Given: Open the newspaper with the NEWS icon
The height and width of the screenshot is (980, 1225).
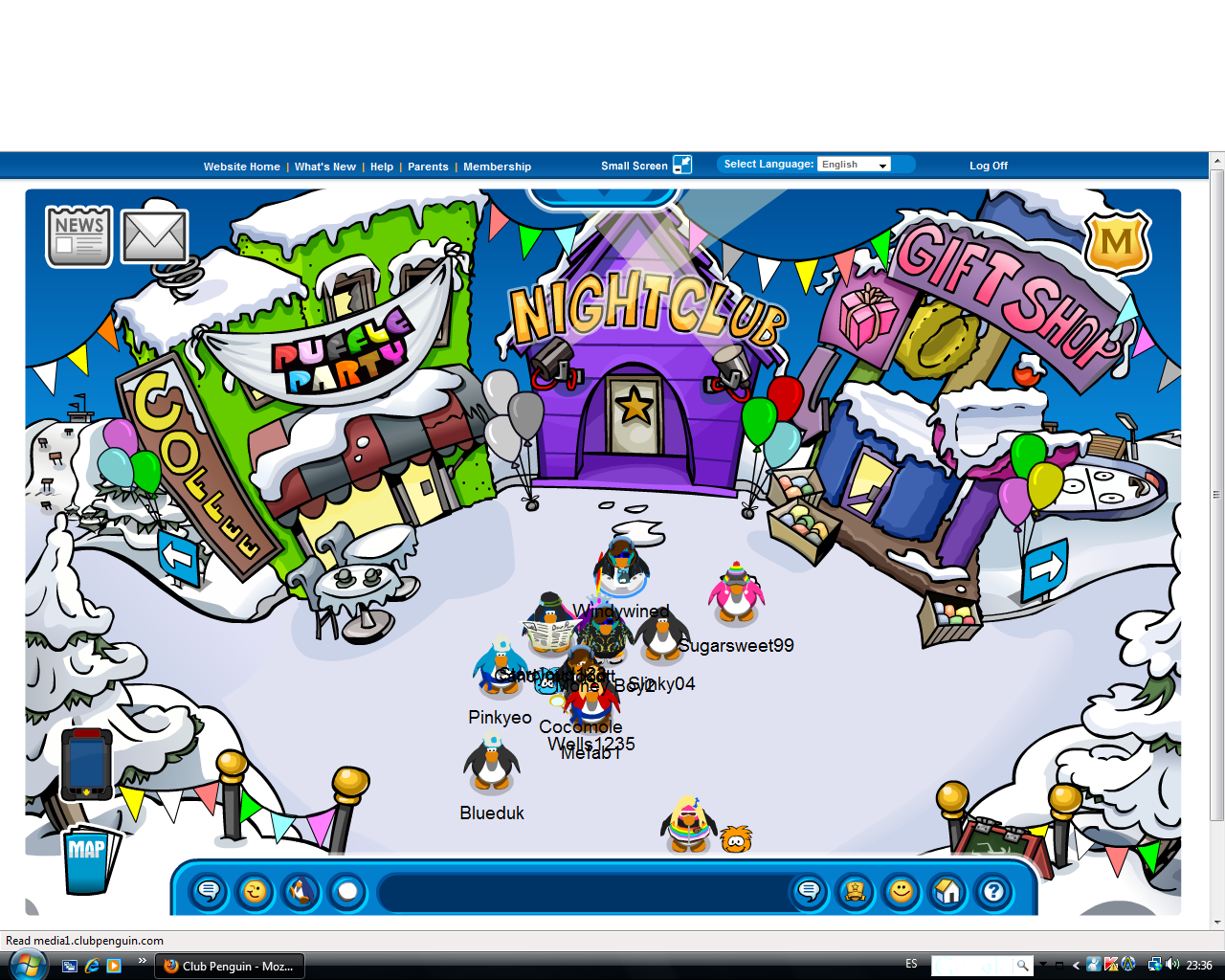Looking at the screenshot, I should pos(78,235).
